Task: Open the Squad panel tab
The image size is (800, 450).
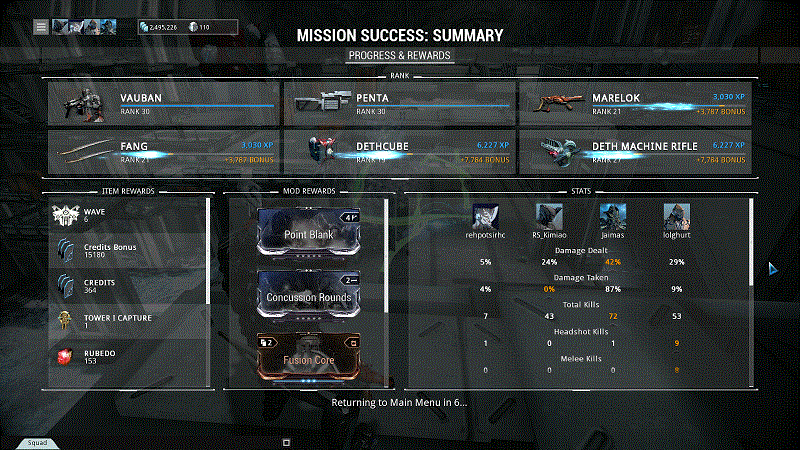Action: coord(36,442)
